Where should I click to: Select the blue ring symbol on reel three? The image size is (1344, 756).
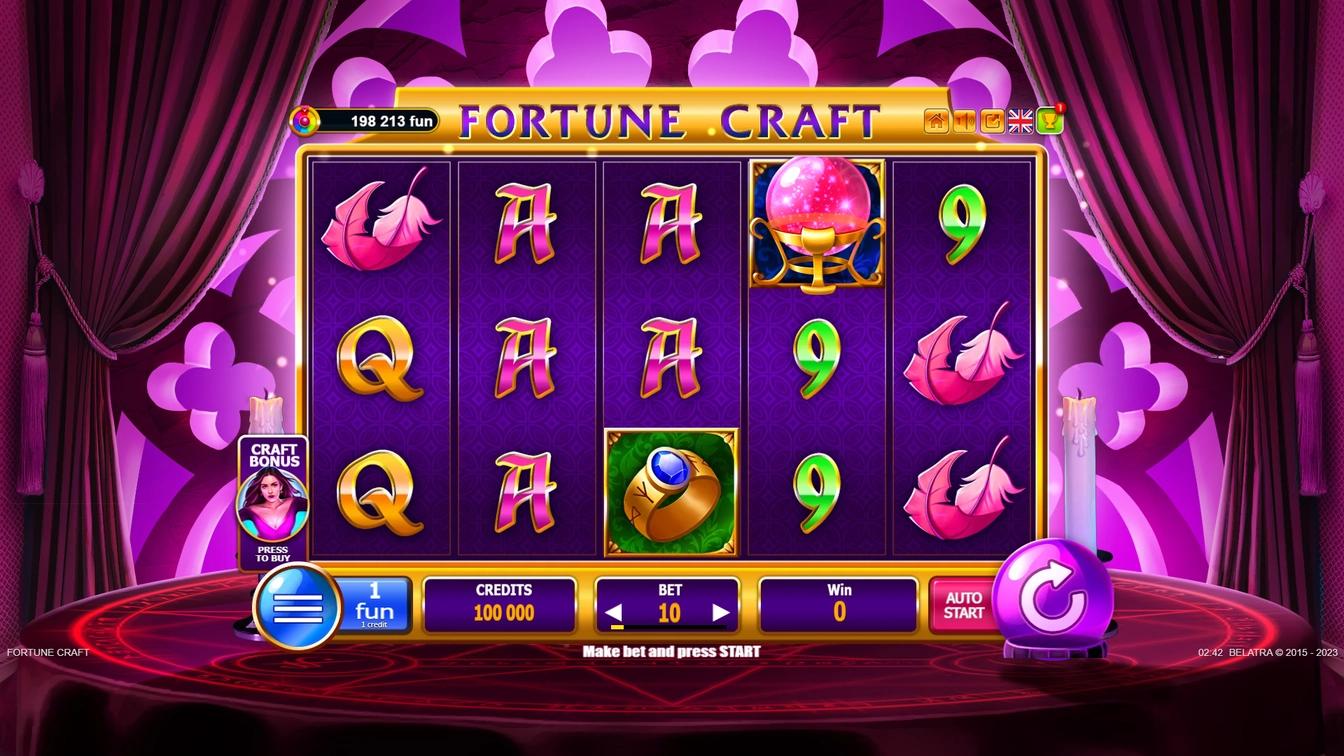click(x=671, y=488)
